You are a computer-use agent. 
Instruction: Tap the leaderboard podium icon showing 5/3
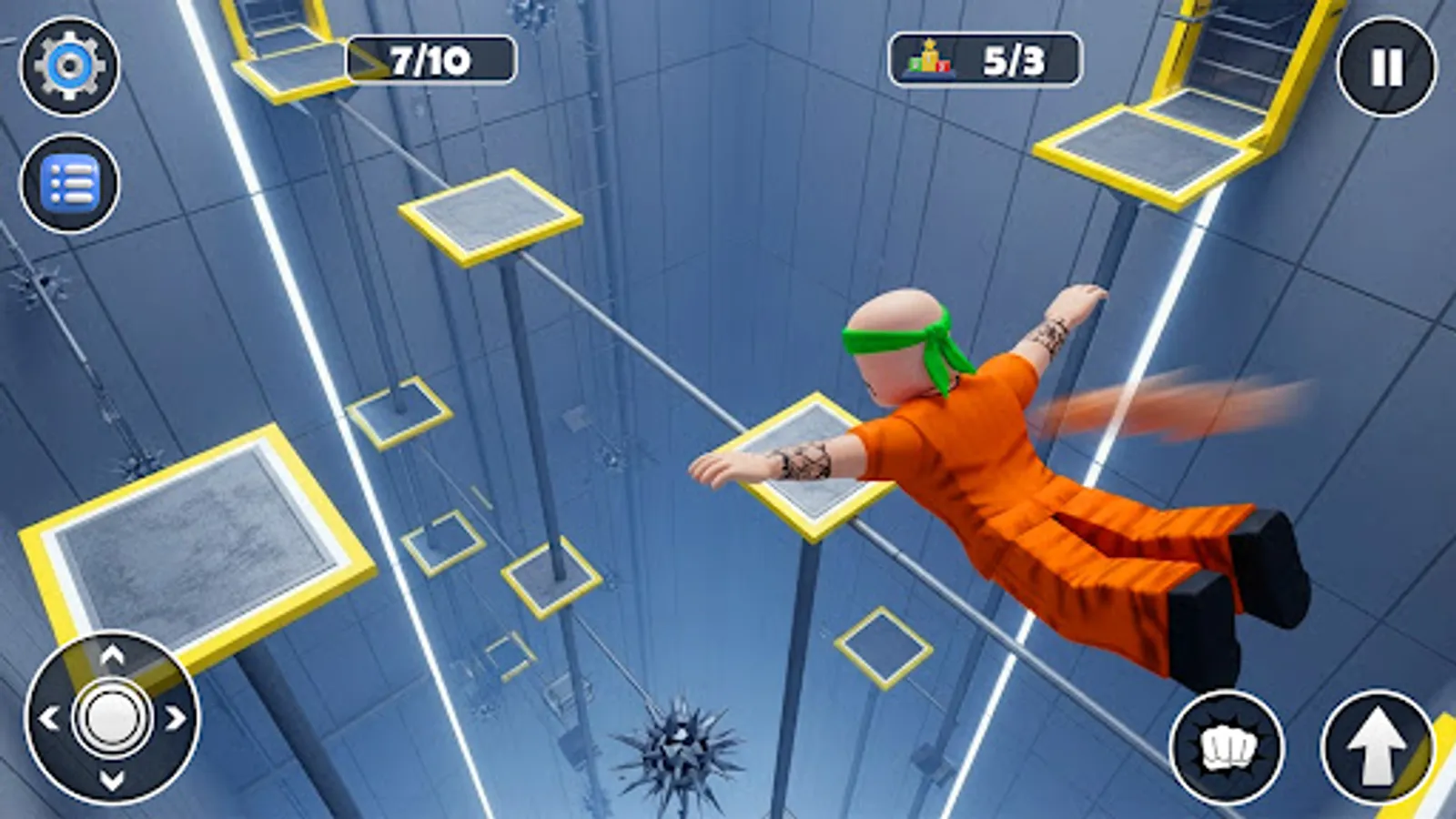[928, 59]
